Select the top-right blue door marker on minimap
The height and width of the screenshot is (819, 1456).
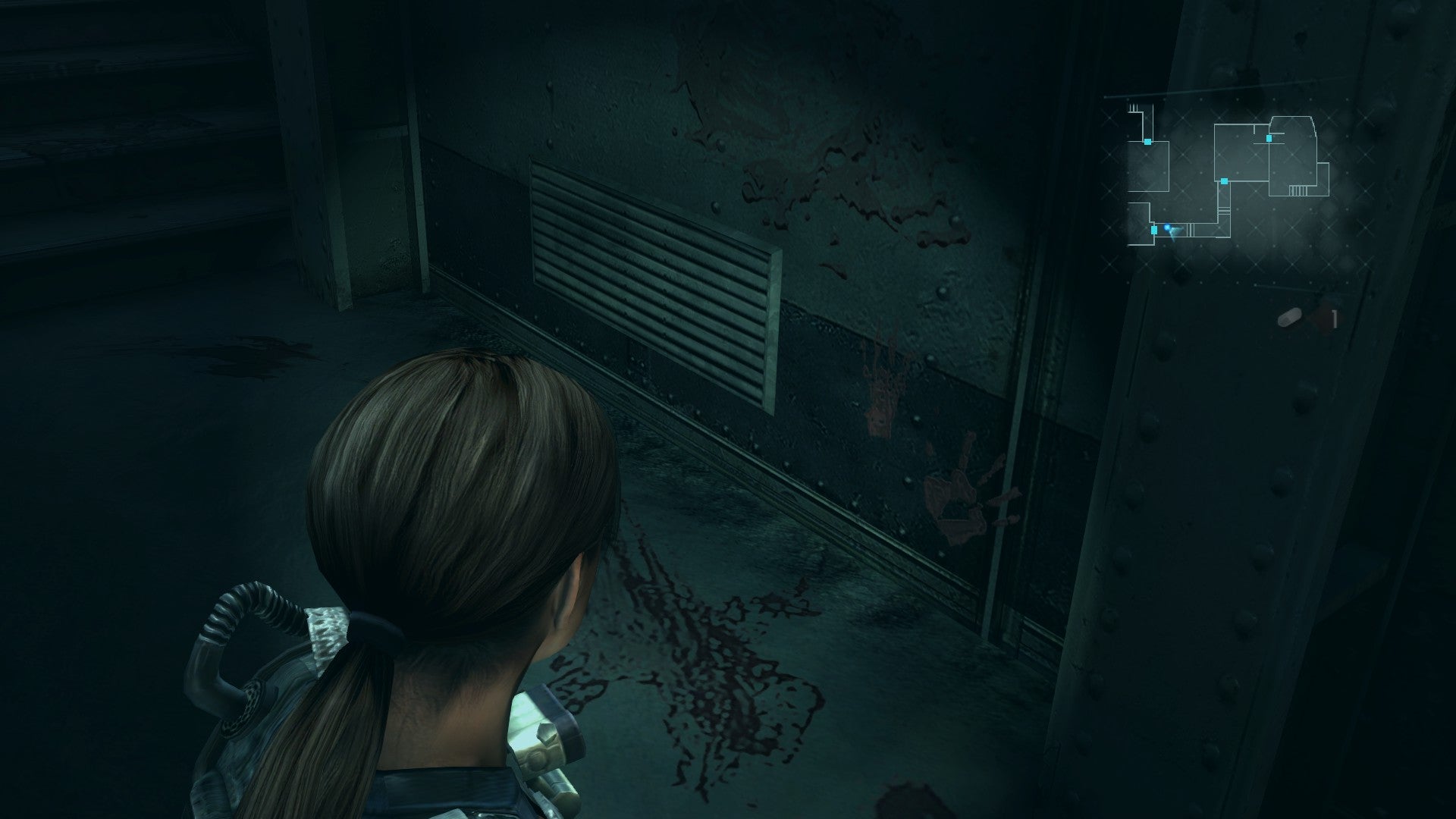tap(1269, 138)
